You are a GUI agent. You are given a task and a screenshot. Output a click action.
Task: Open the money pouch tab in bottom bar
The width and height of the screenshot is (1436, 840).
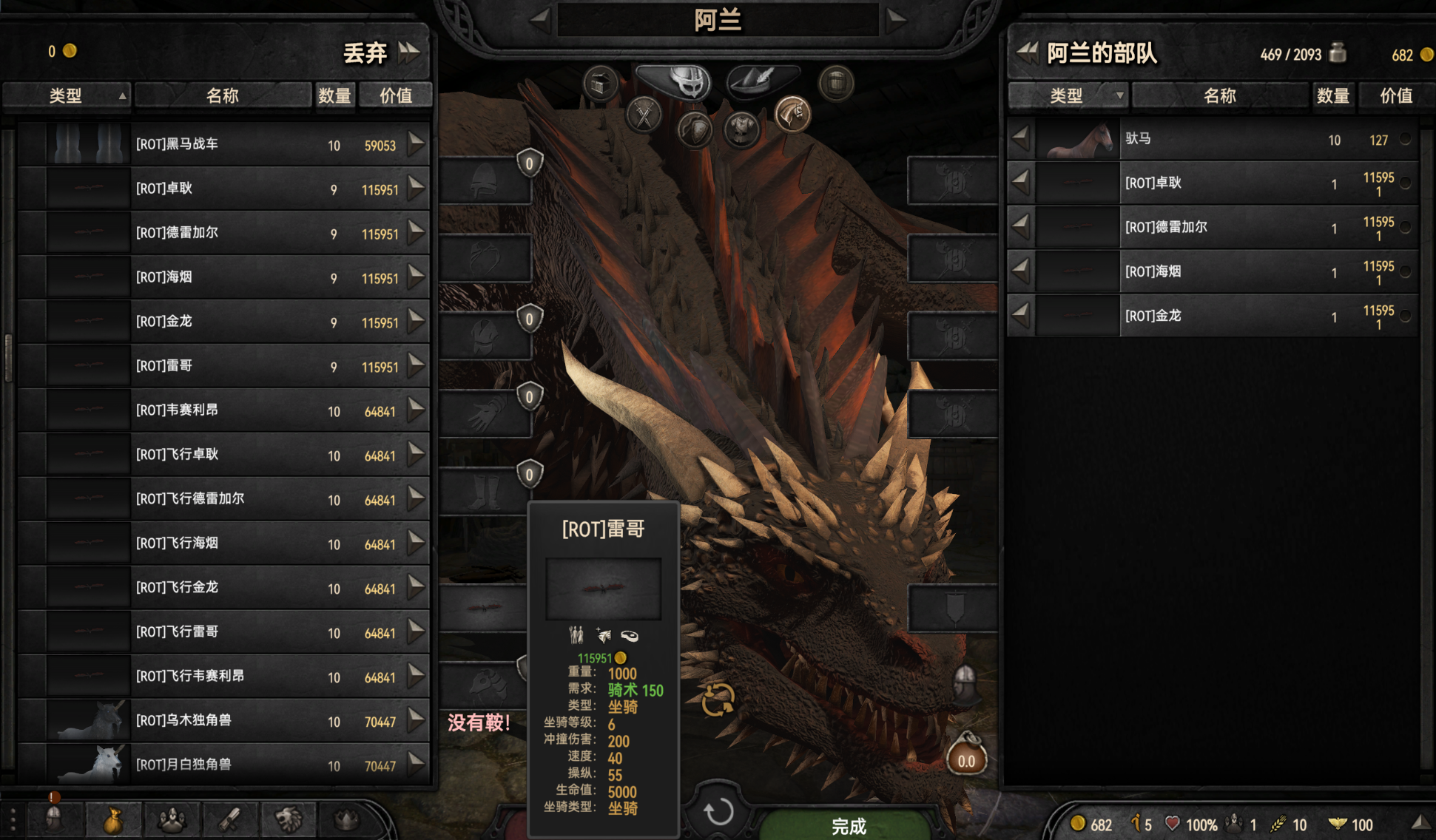point(112,820)
